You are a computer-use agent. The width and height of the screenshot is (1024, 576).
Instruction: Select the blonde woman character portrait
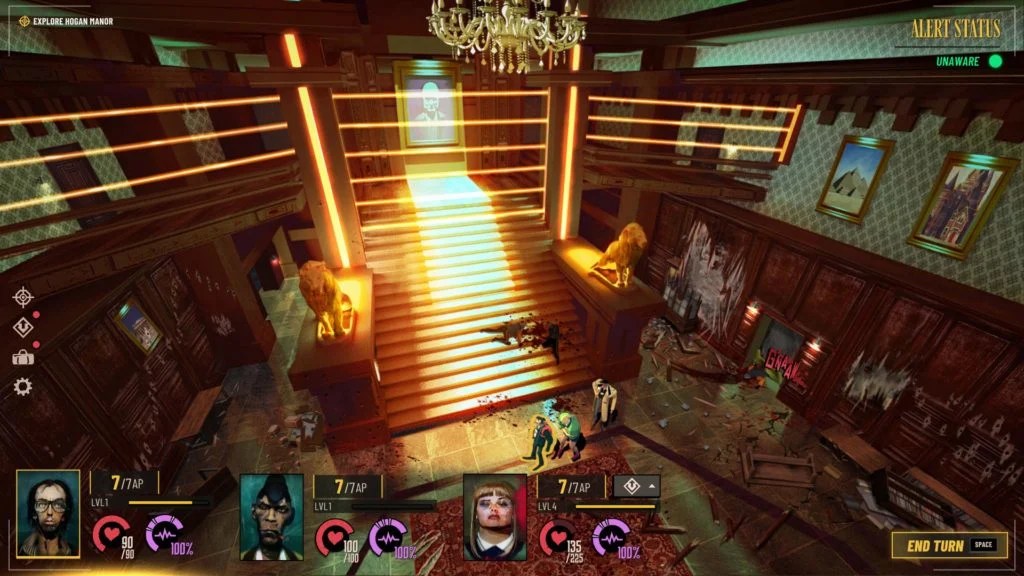(x=495, y=516)
